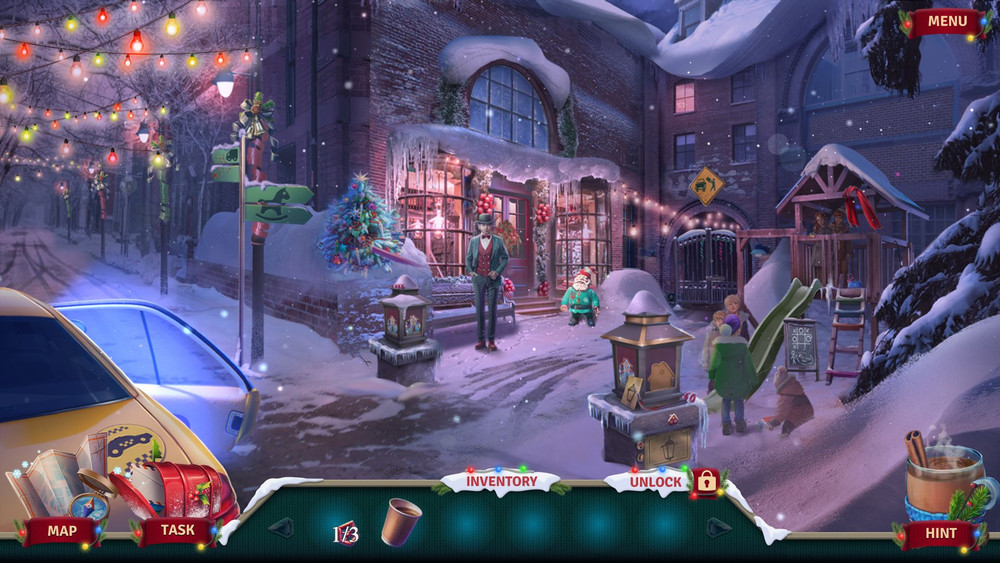Open the Map
This screenshot has height=563, width=1000.
click(62, 531)
